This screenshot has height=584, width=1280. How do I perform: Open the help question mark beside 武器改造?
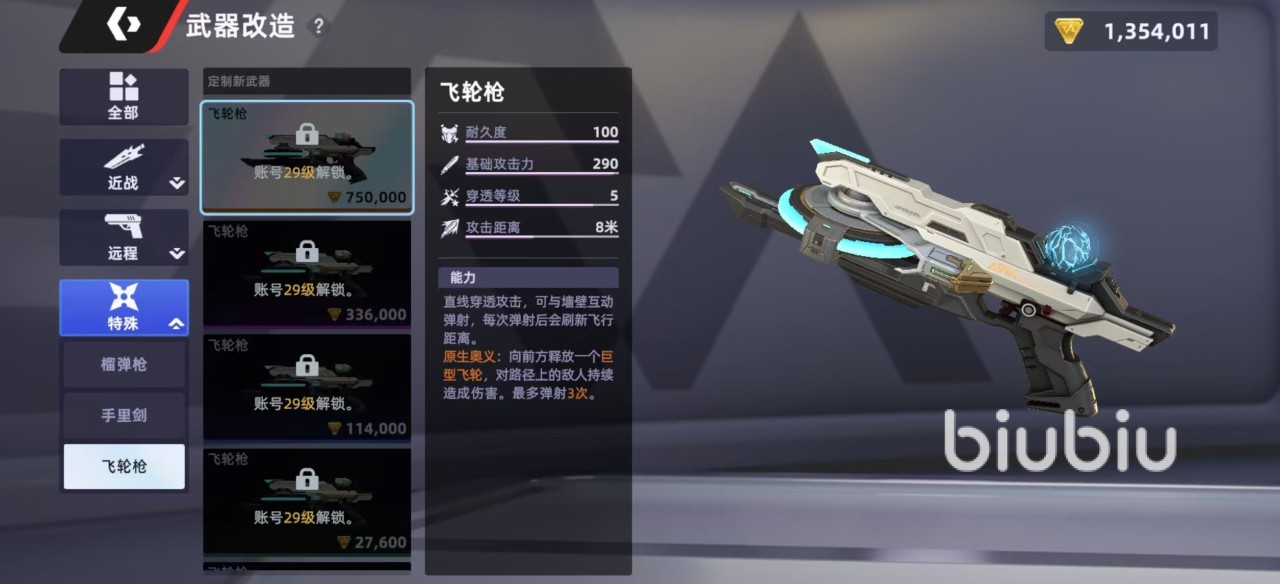tap(319, 27)
